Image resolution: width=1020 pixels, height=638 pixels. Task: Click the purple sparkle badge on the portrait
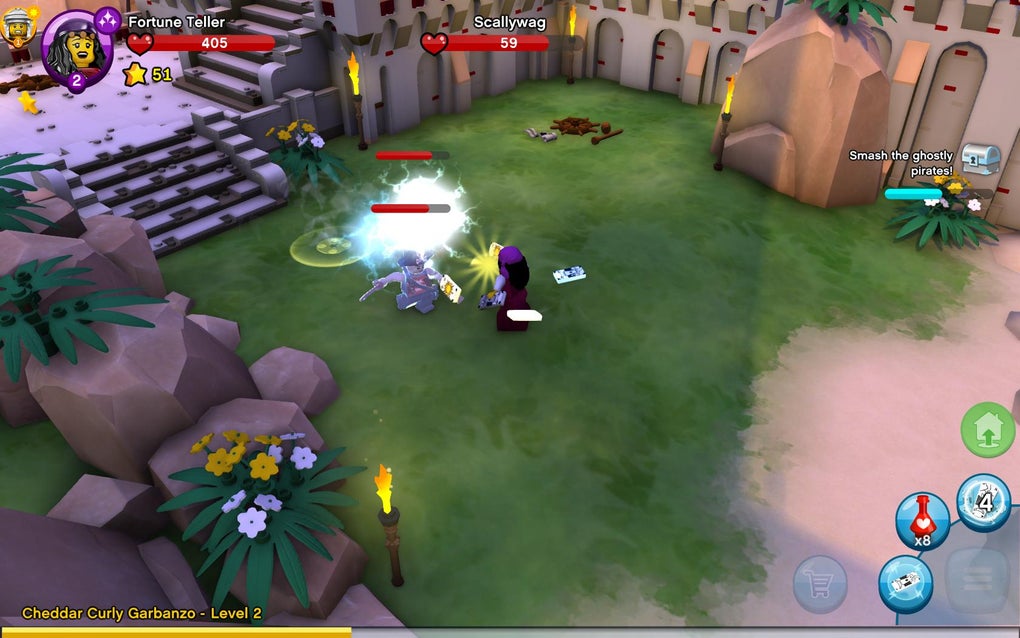coord(107,19)
